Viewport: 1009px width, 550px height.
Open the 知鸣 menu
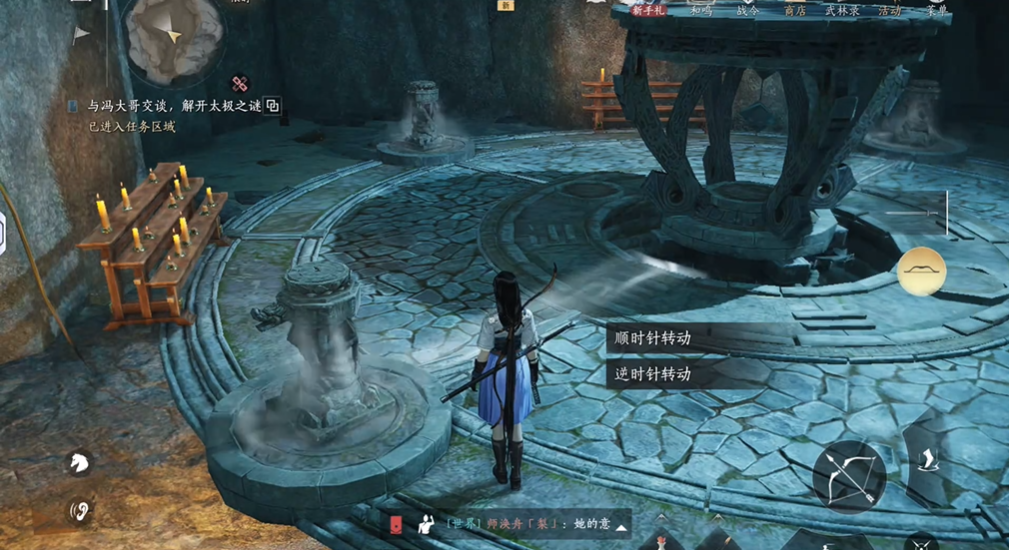[701, 10]
